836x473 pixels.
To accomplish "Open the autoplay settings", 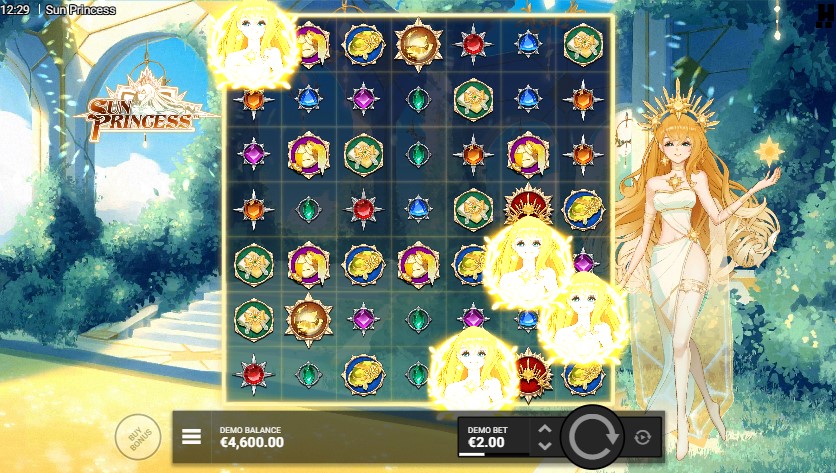I will click(x=642, y=437).
